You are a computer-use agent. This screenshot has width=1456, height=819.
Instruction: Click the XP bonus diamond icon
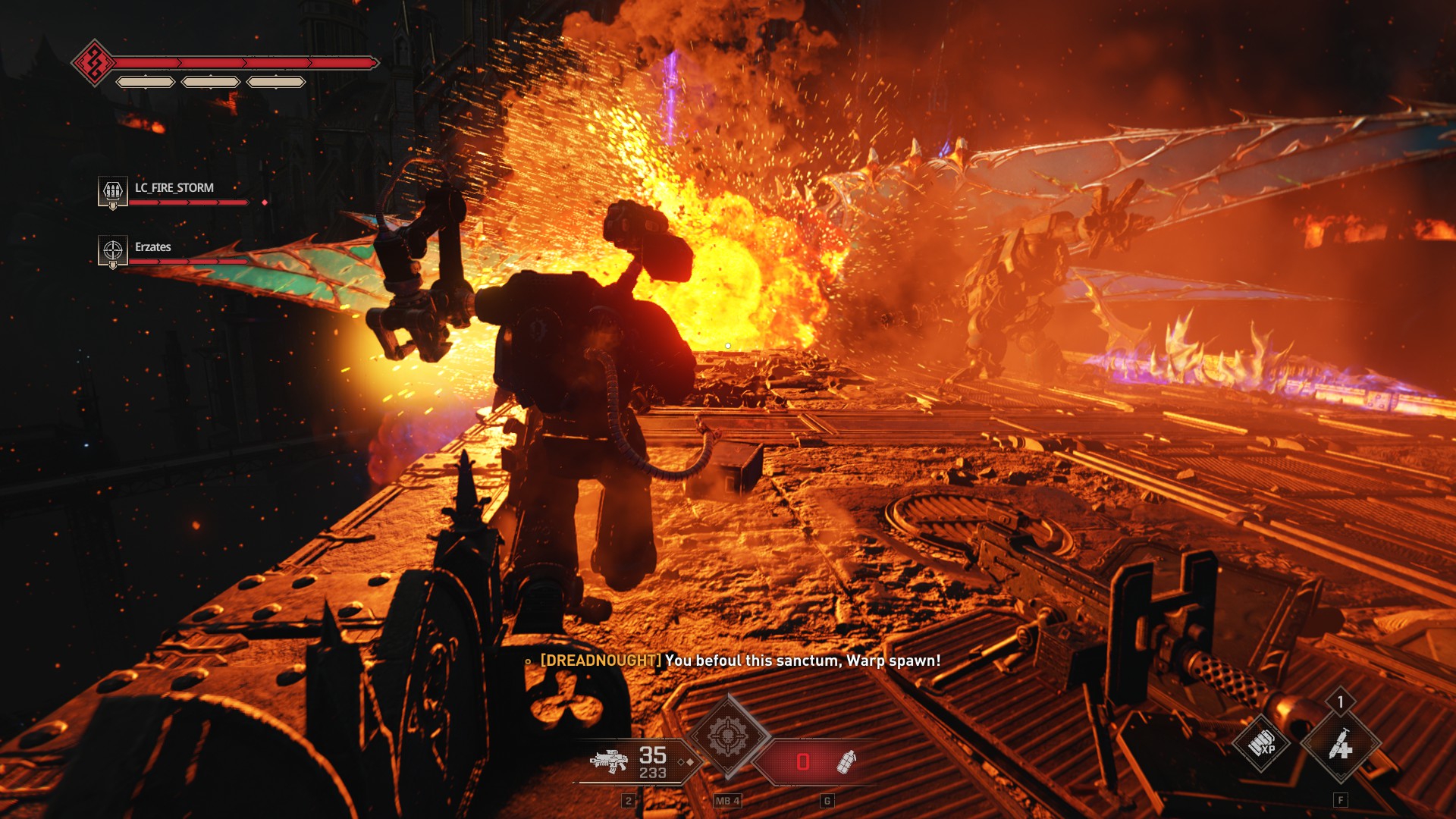[1262, 744]
